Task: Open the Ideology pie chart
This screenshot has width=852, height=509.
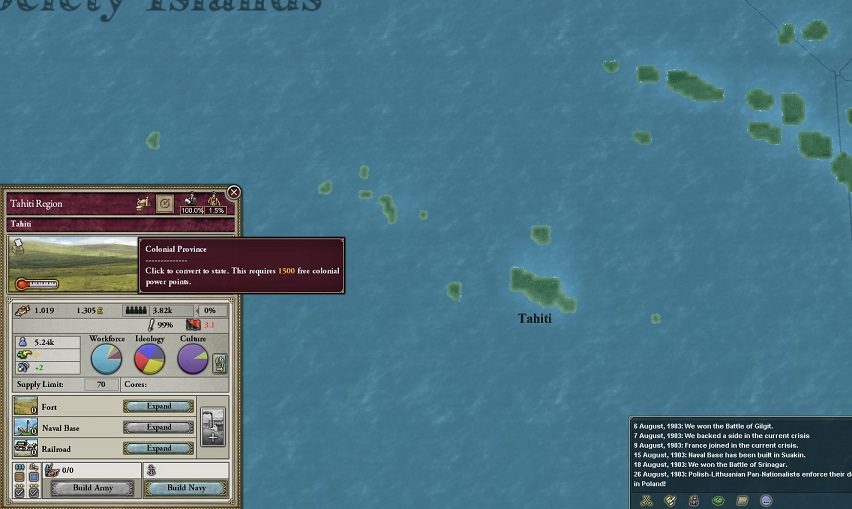Action: (x=150, y=359)
